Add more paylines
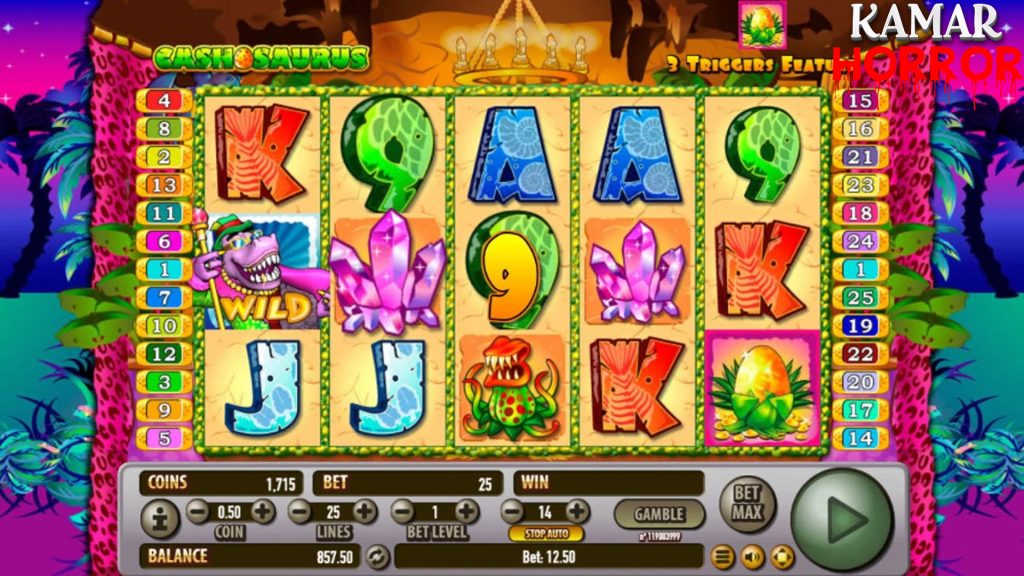 pyautogui.click(x=365, y=512)
